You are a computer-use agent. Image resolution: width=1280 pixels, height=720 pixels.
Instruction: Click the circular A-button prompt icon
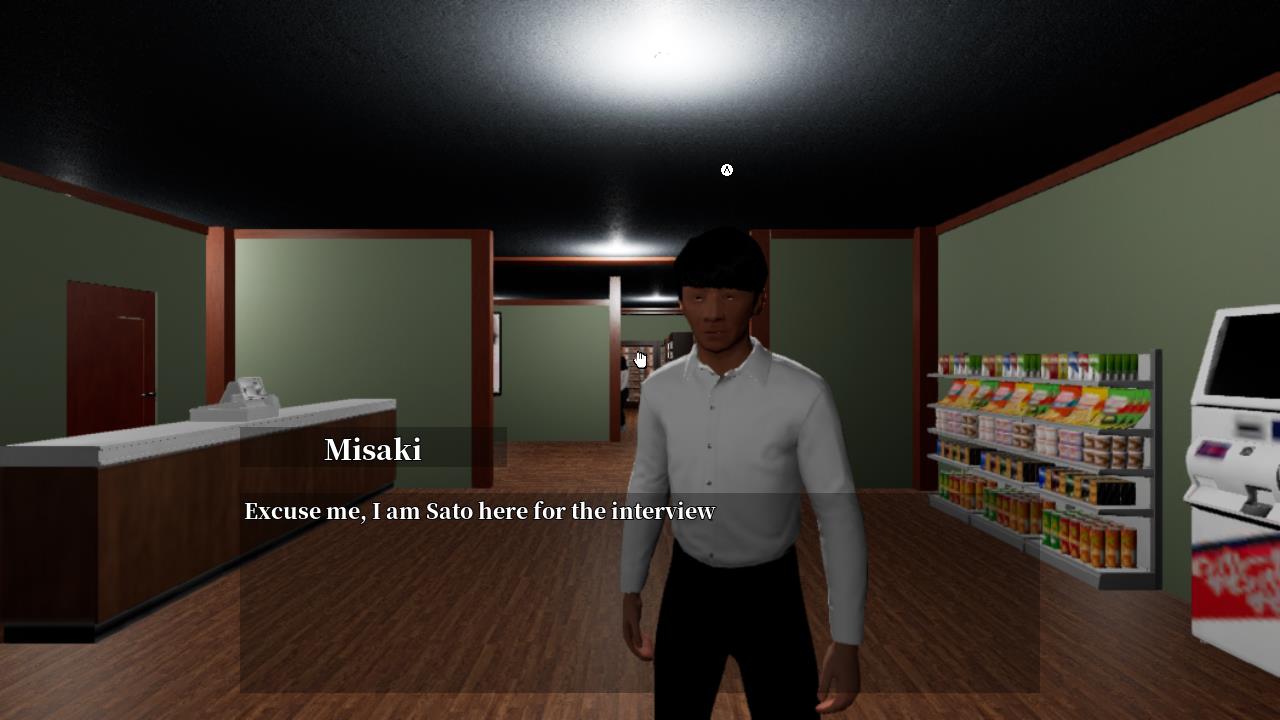[727, 169]
